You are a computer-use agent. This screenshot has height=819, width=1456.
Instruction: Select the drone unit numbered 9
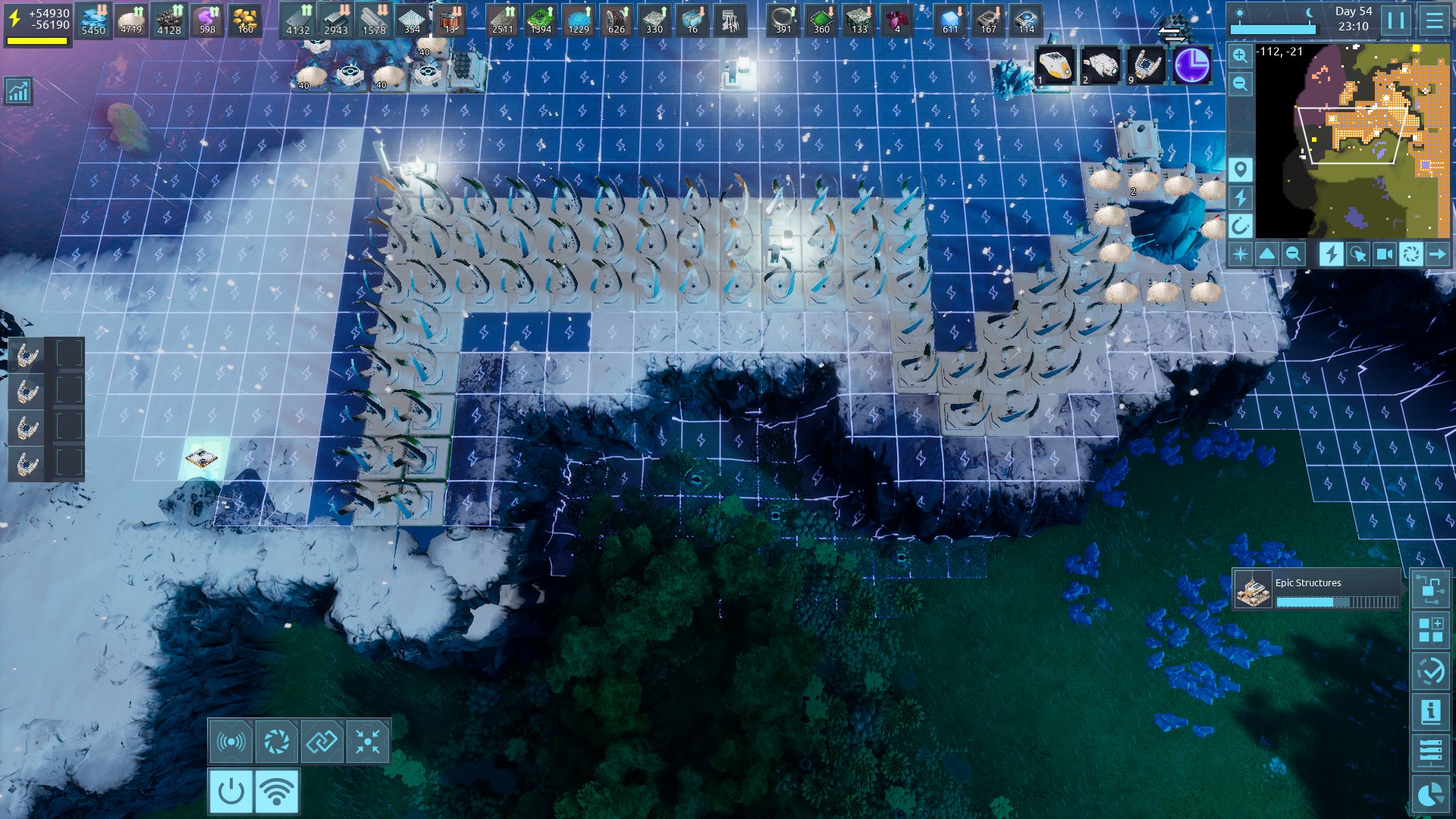coord(1145,65)
